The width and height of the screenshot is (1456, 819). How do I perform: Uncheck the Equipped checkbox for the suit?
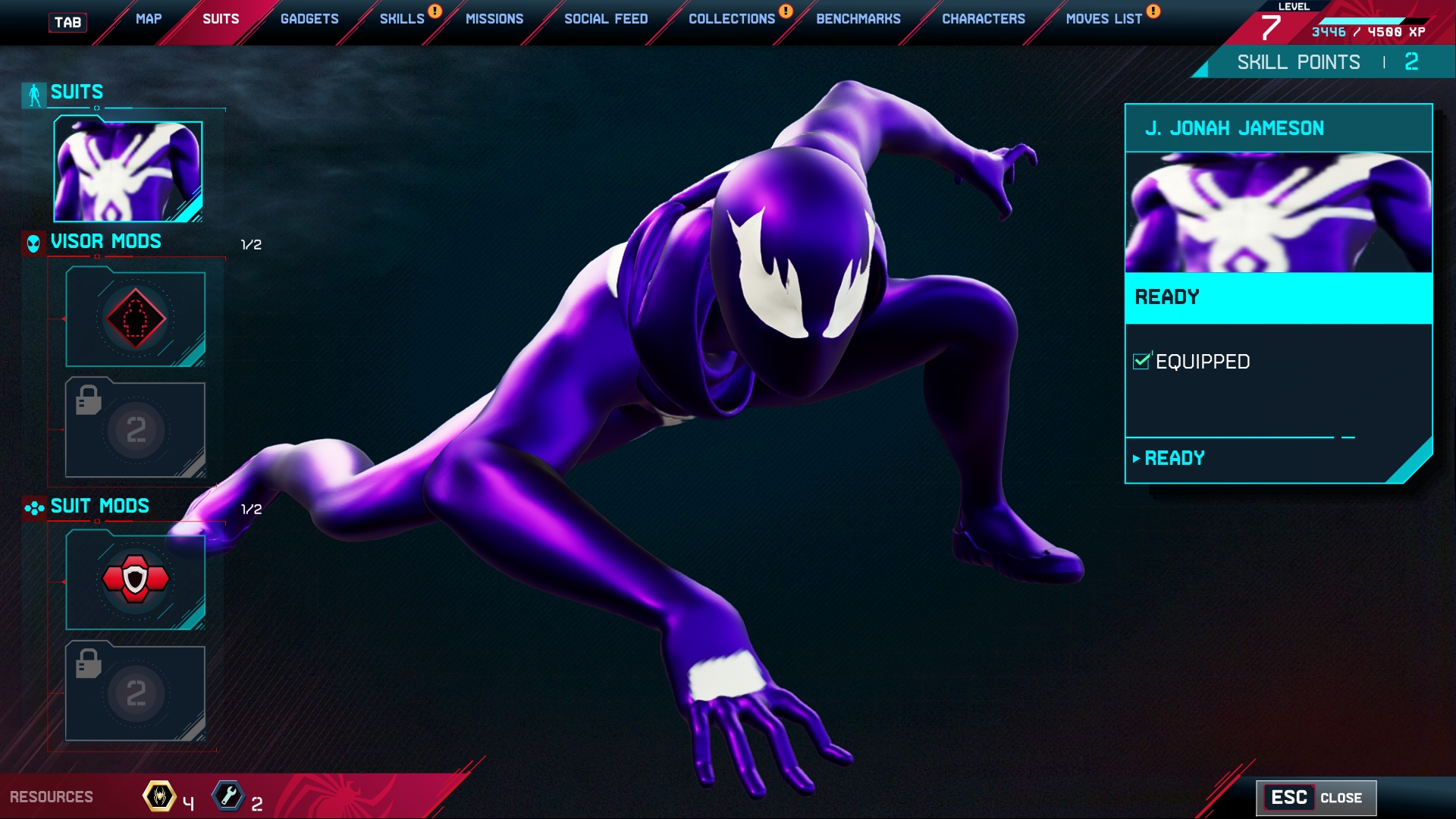(1141, 362)
